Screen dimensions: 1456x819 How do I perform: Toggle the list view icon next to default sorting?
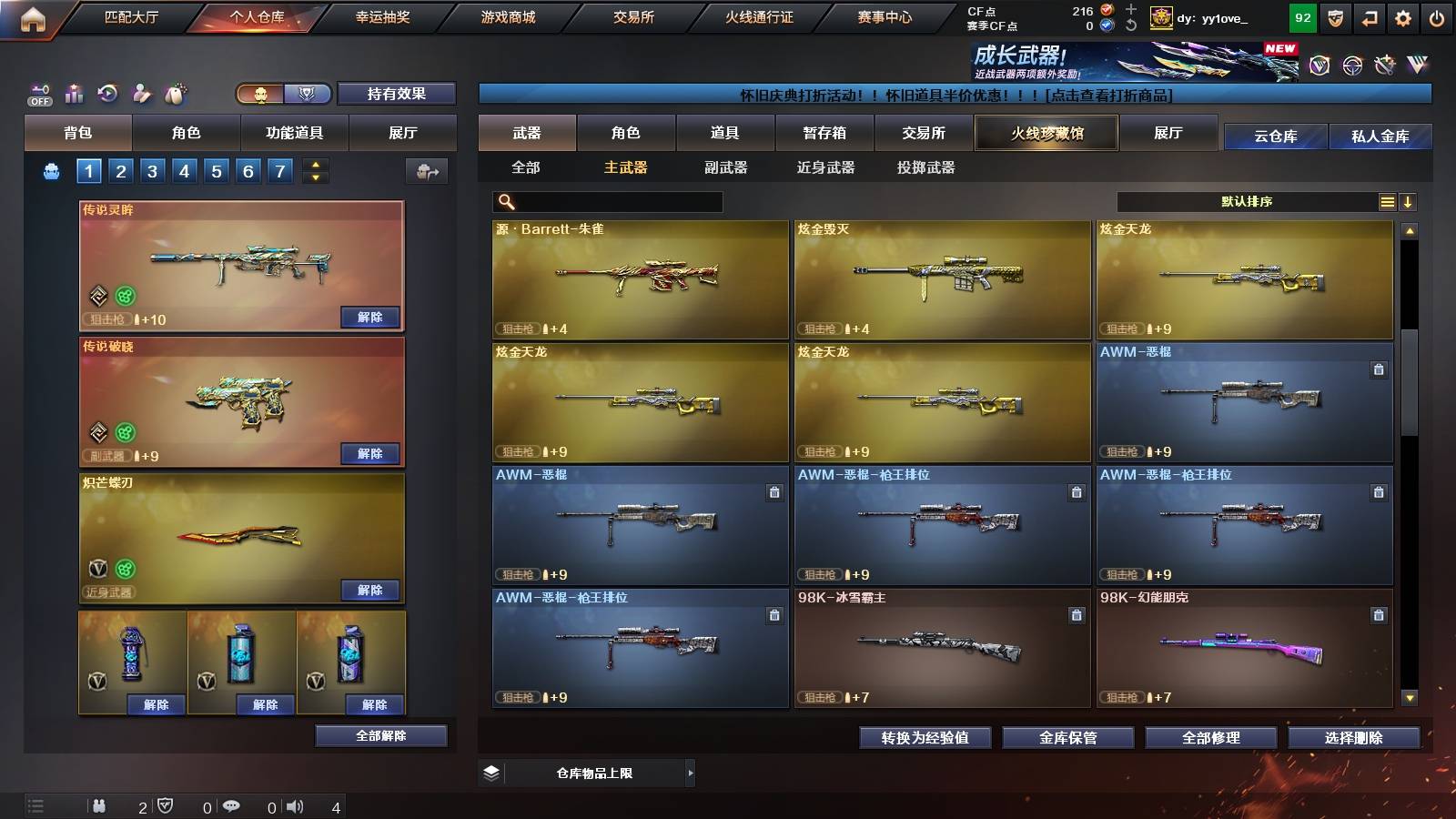[1386, 201]
